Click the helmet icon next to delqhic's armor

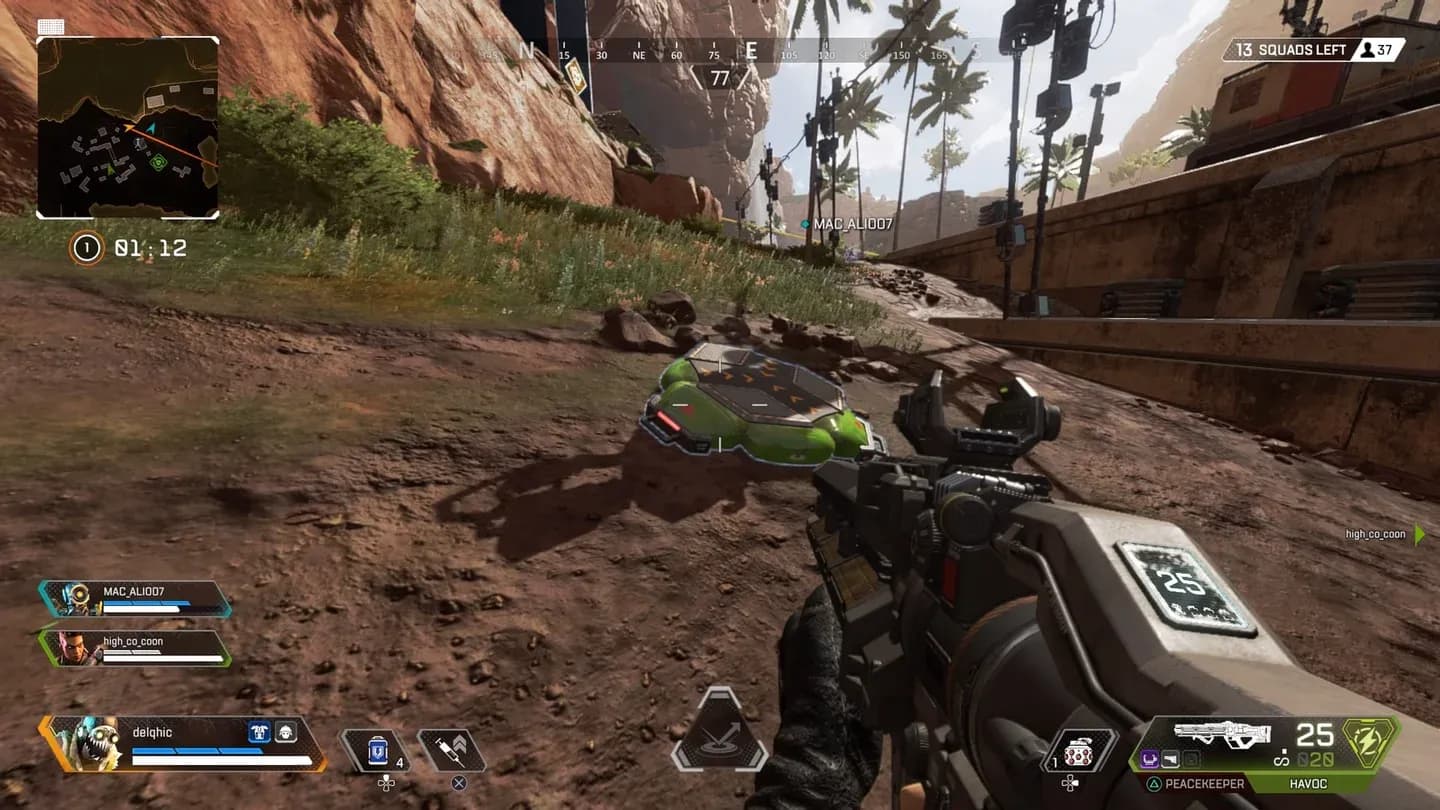[285, 731]
